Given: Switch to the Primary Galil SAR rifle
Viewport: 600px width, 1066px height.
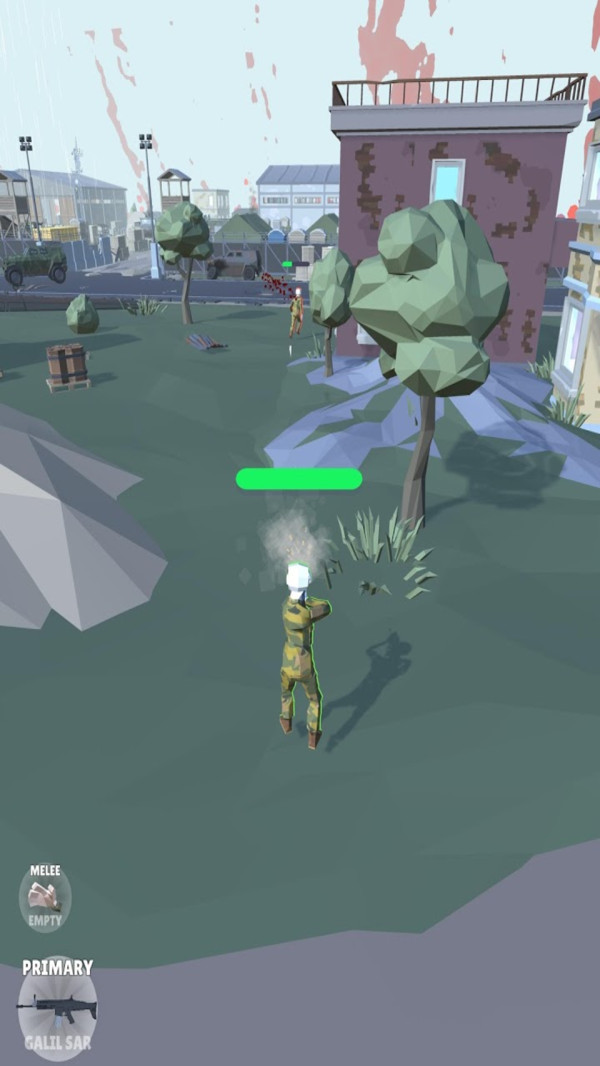Looking at the screenshot, I should click(x=57, y=1008).
